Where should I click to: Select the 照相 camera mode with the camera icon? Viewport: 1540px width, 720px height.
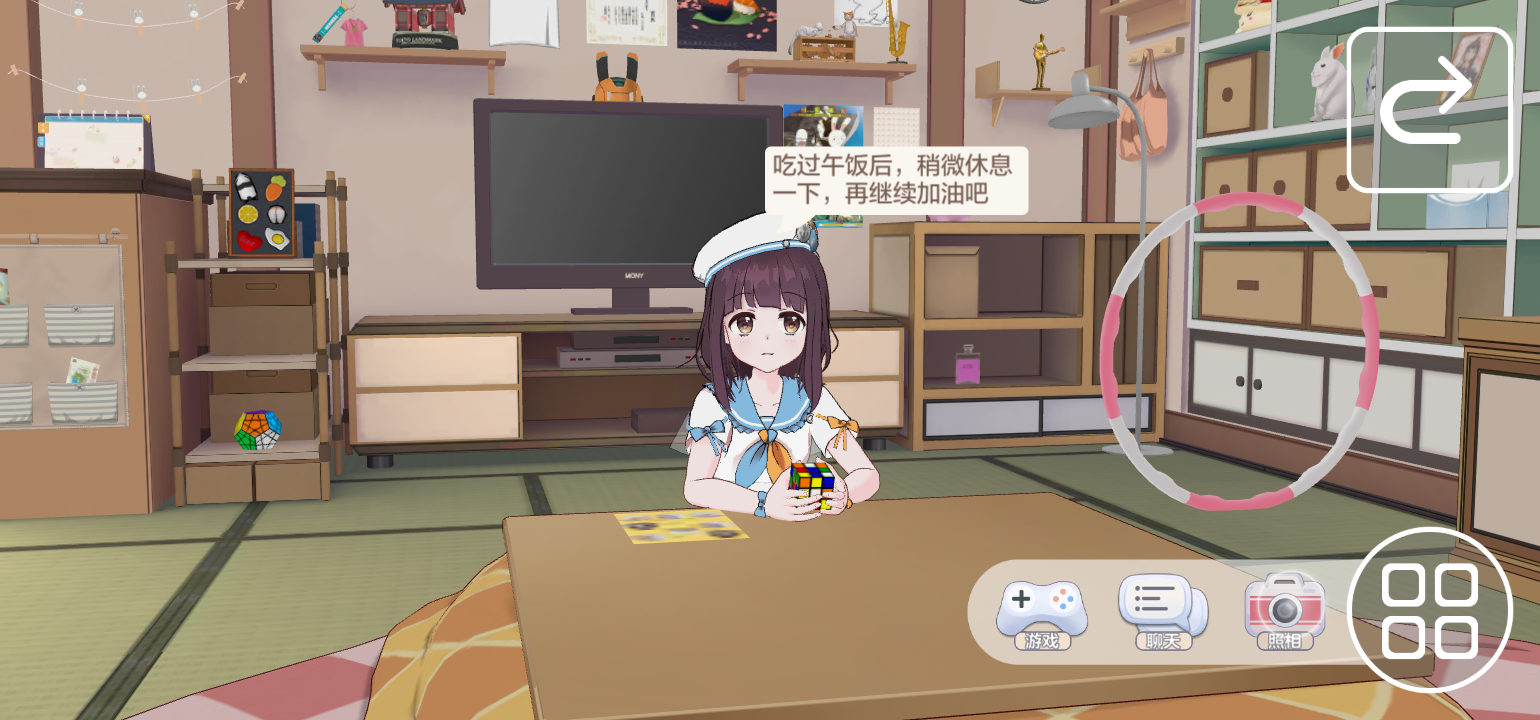click(x=1284, y=605)
